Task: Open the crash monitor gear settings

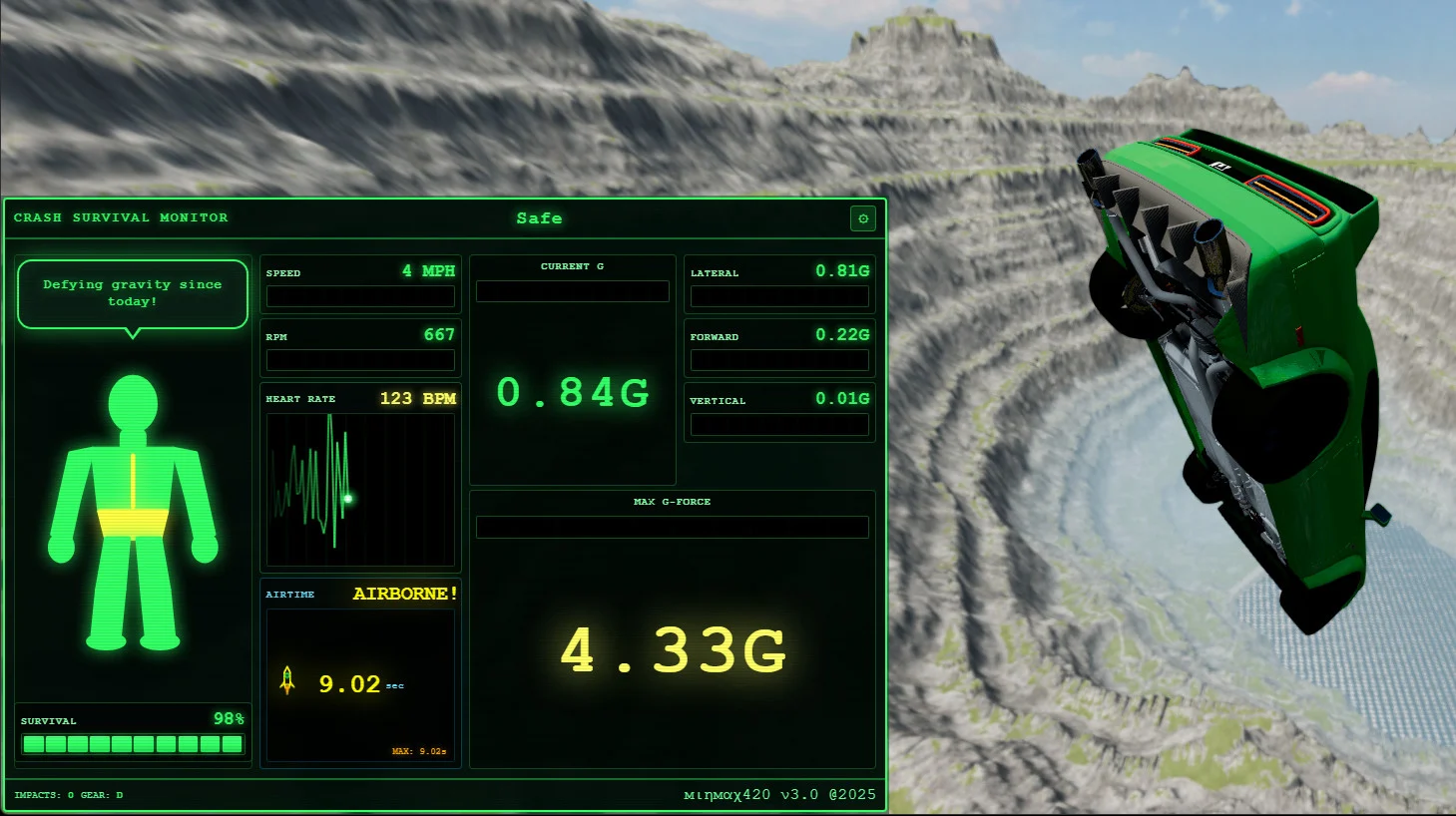Action: pos(863,218)
